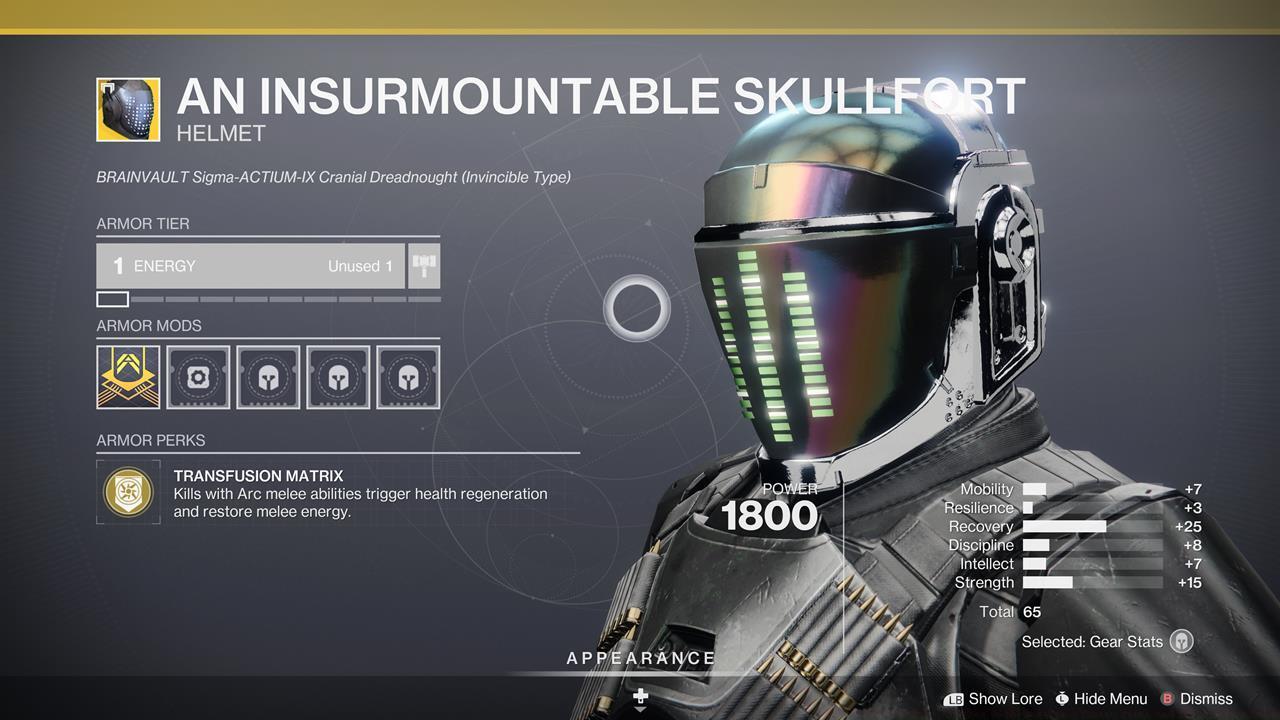Select the first energy tier segment
1280x720 pixels.
click(x=113, y=298)
